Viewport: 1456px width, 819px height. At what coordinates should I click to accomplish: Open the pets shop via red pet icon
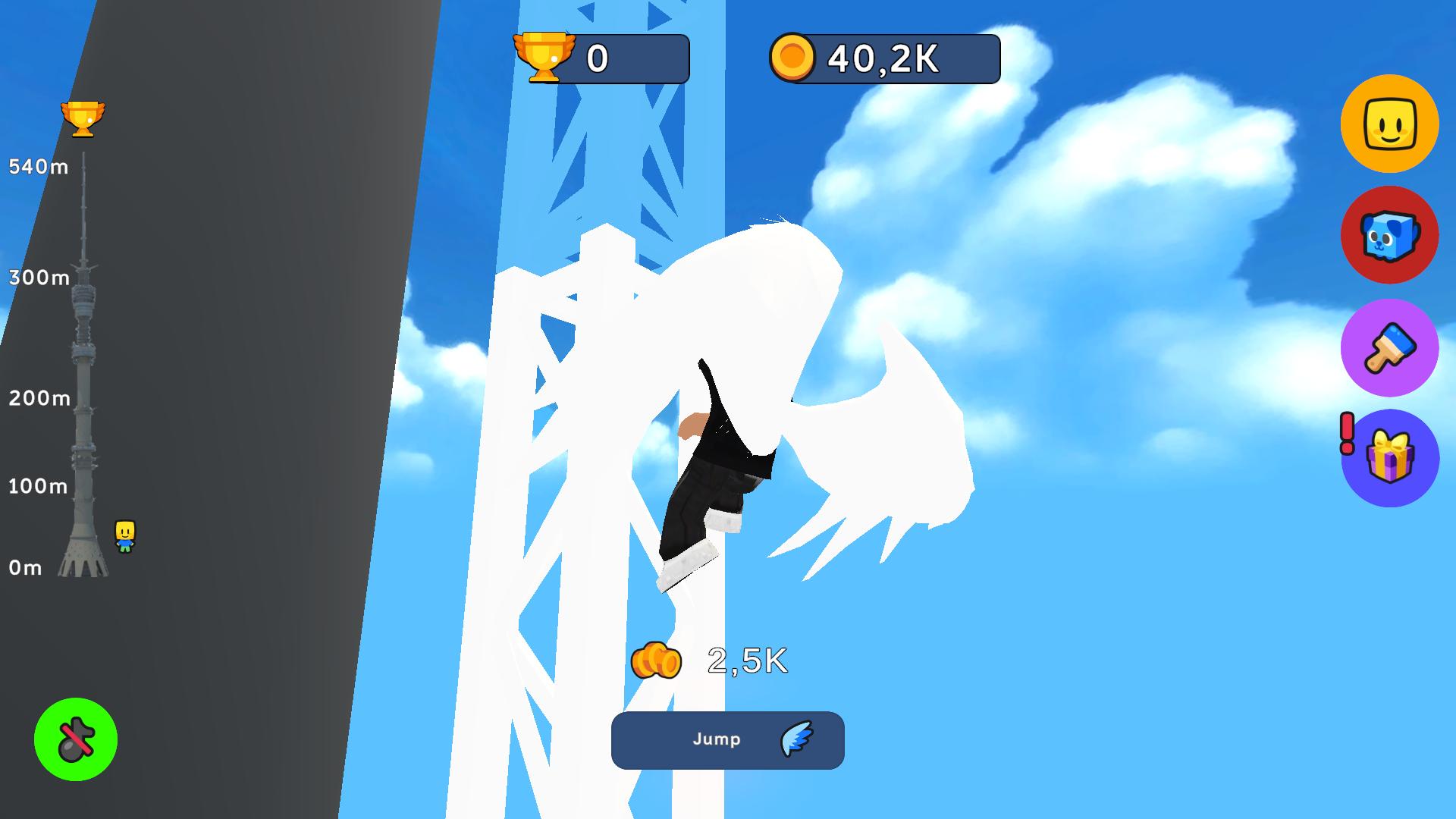(x=1390, y=235)
